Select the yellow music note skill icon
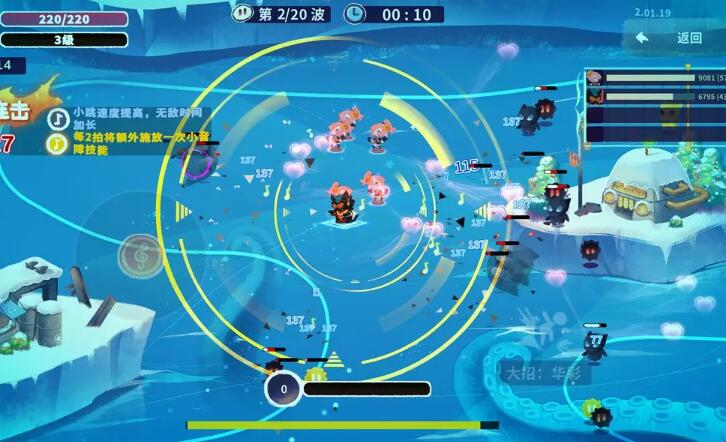The width and height of the screenshot is (726, 442). point(59,142)
